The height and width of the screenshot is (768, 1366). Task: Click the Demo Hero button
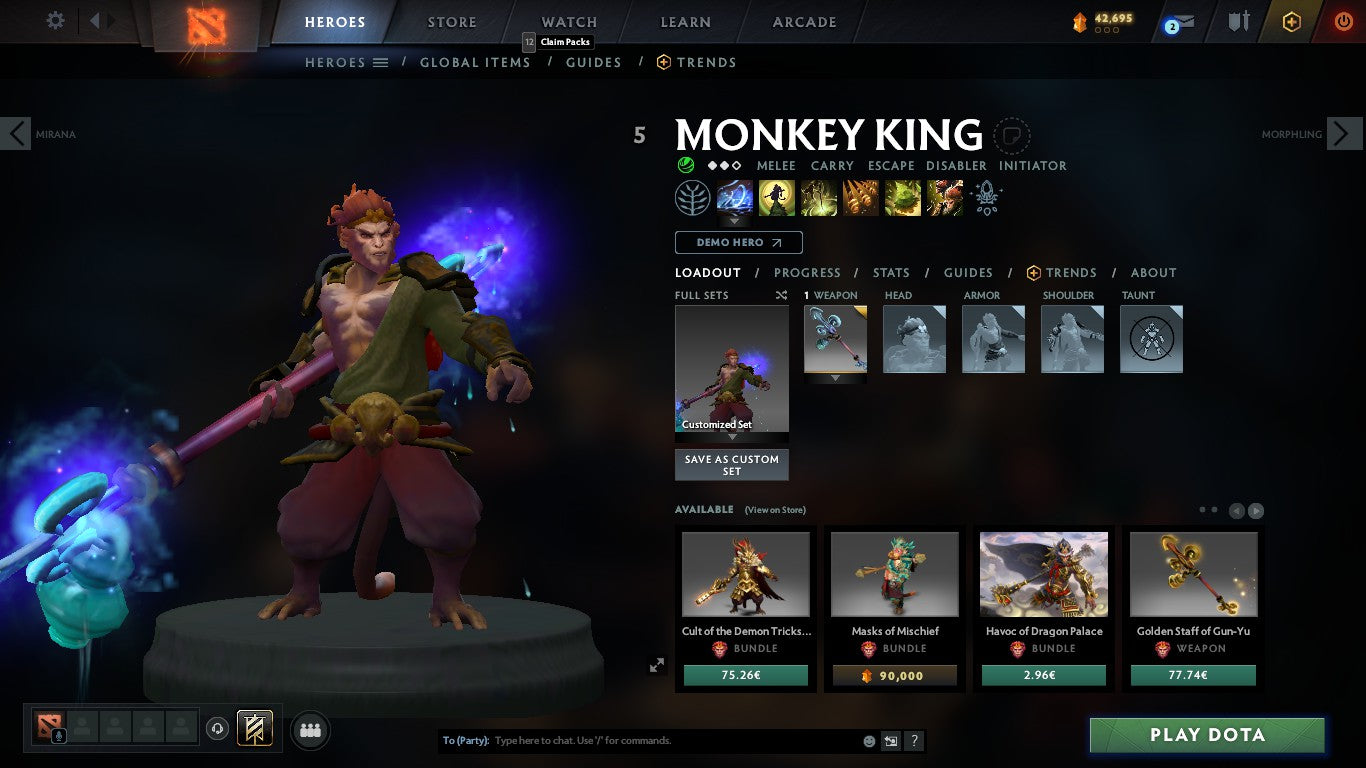[x=738, y=242]
